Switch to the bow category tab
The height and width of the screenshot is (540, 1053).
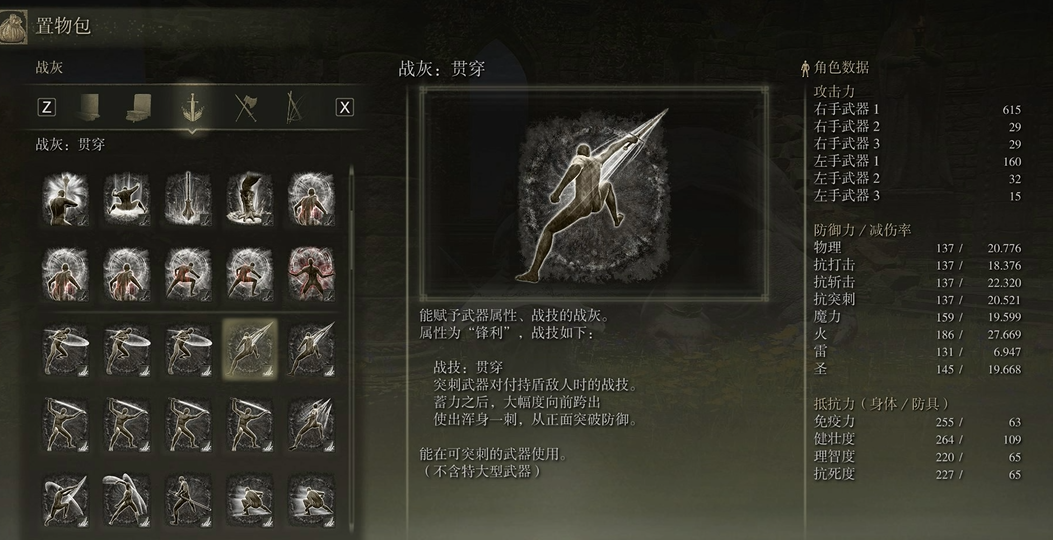coord(294,107)
